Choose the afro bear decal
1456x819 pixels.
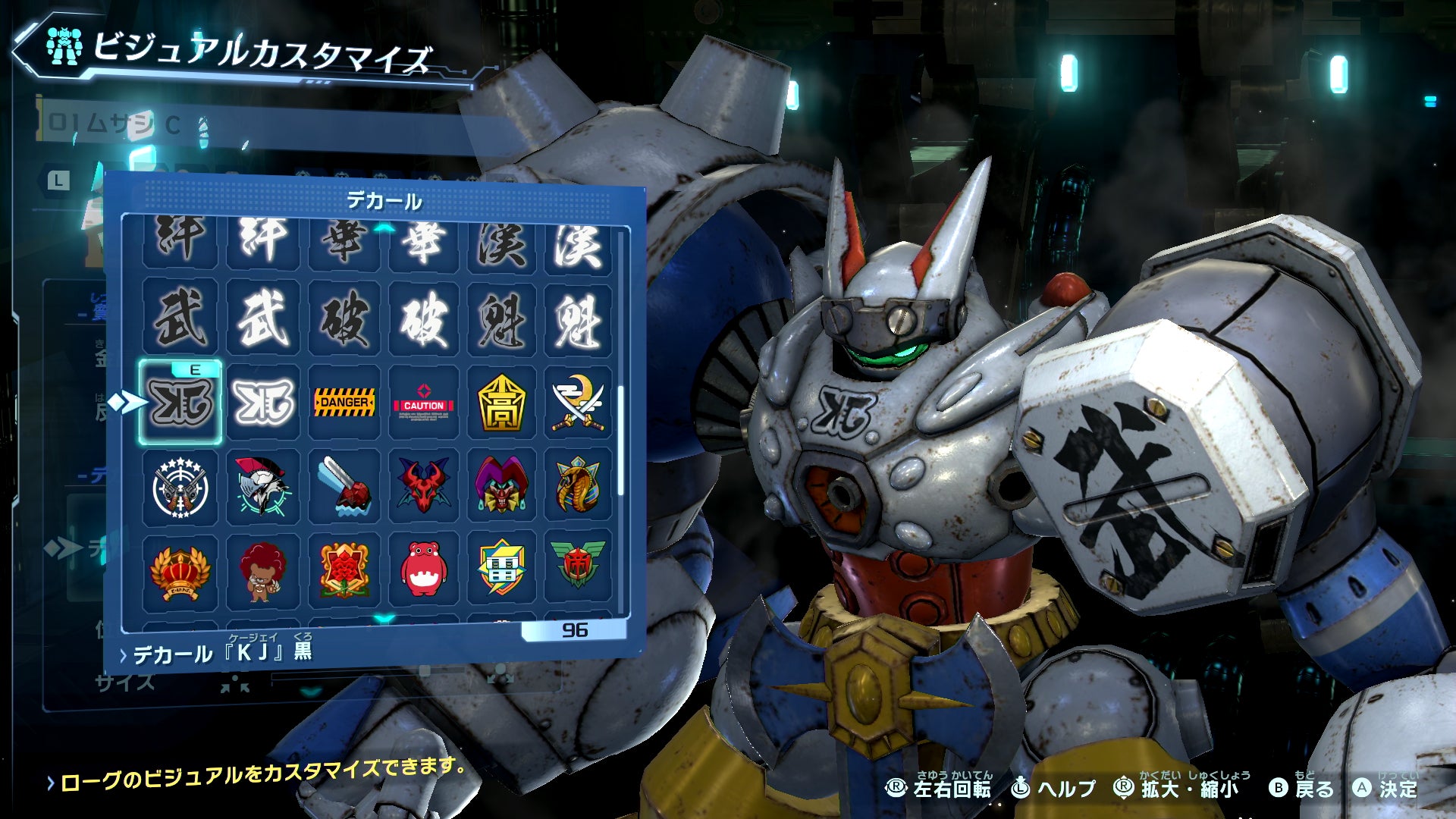coord(262,571)
